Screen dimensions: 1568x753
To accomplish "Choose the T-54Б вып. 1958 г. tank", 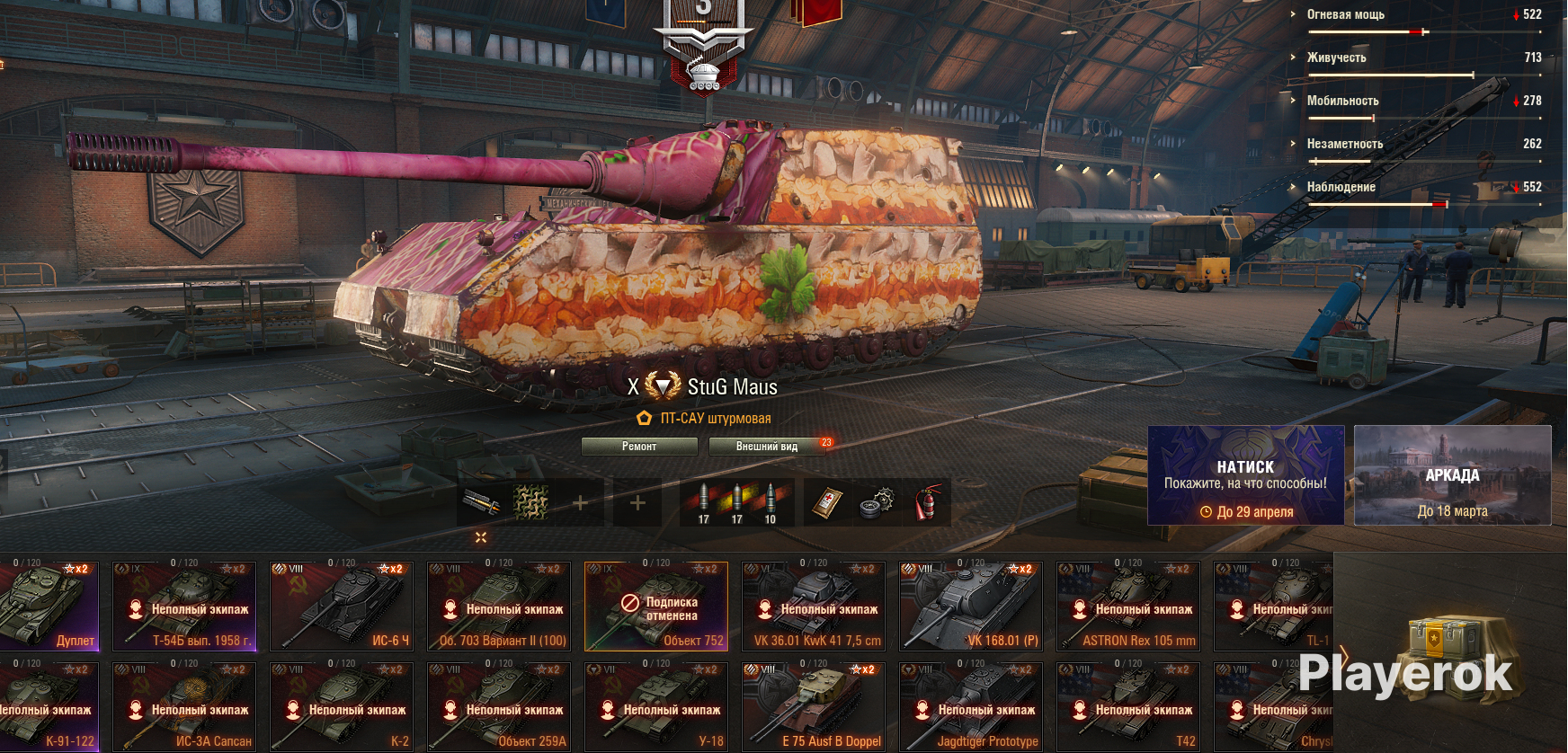I will (184, 606).
